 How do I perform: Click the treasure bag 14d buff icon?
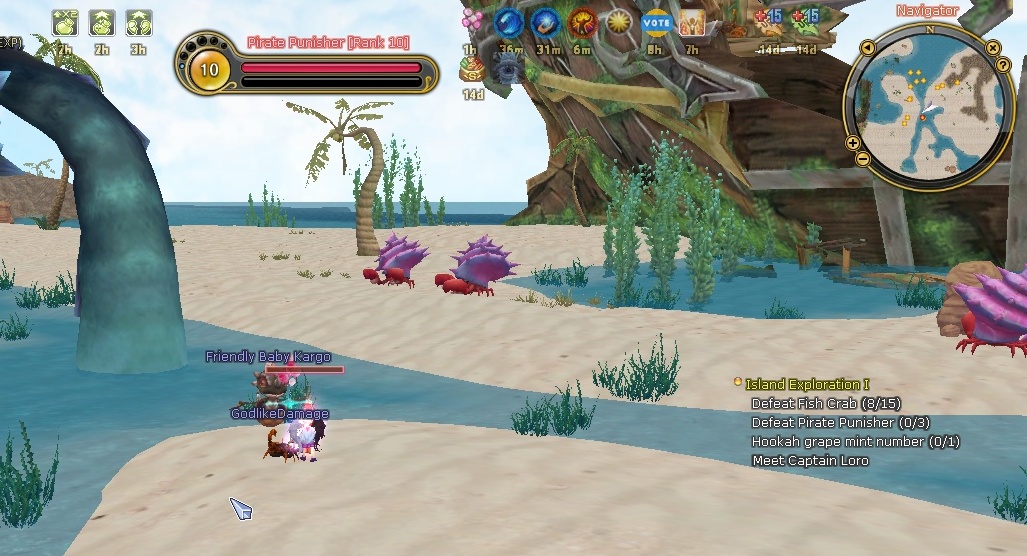tap(472, 68)
